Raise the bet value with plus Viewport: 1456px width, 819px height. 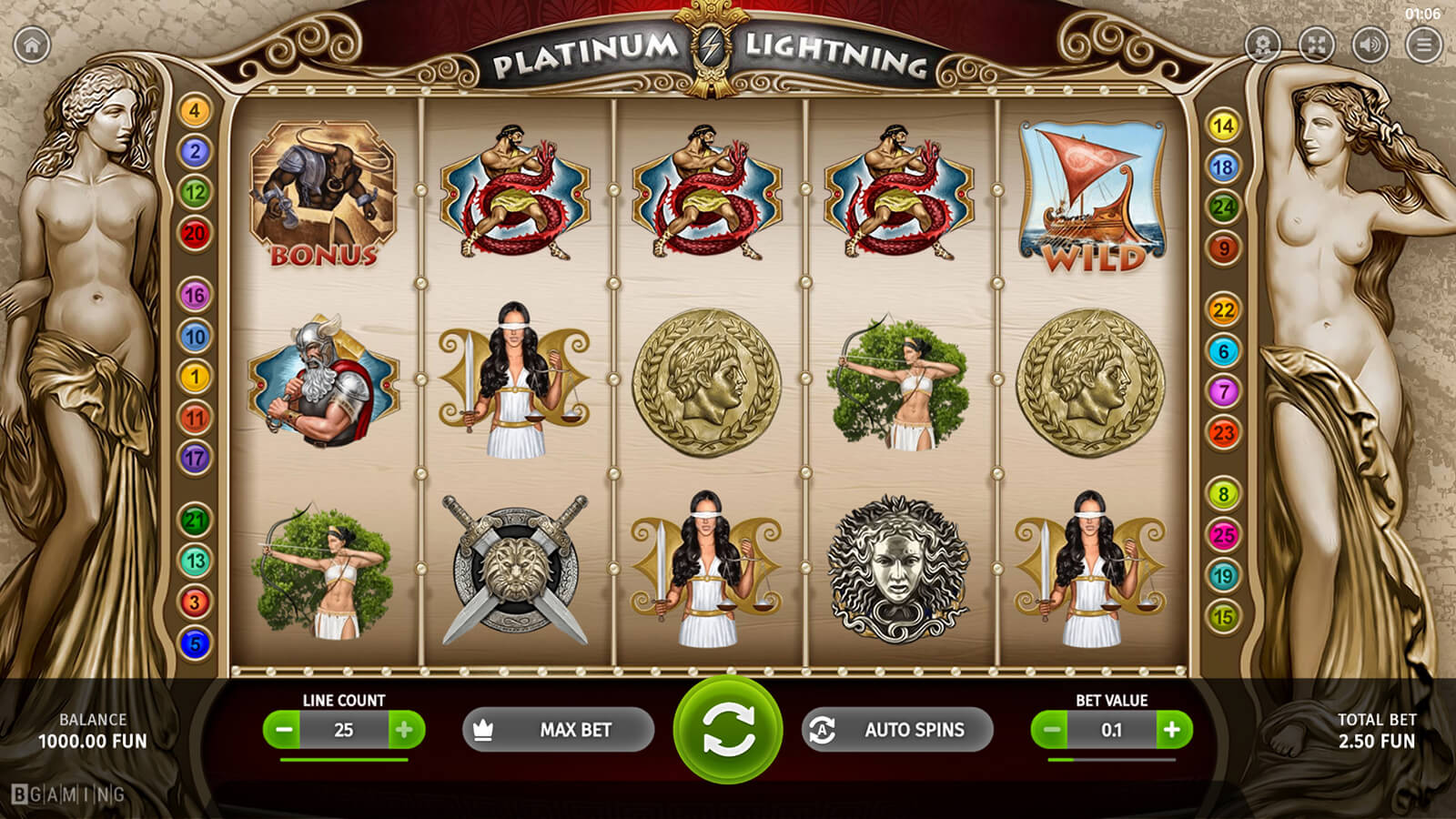1172,730
